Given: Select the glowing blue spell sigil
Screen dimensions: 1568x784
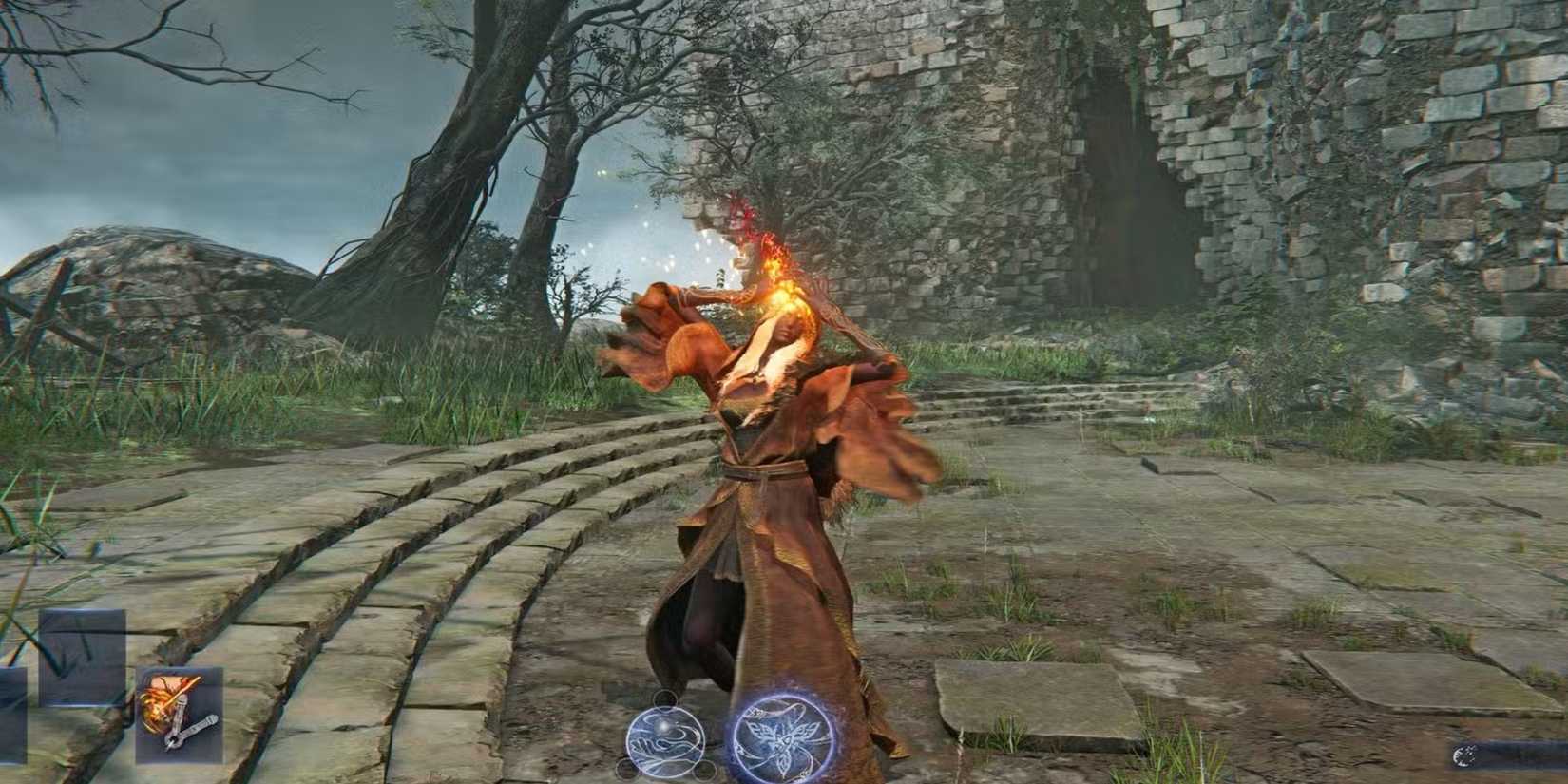Looking at the screenshot, I should [664, 739].
